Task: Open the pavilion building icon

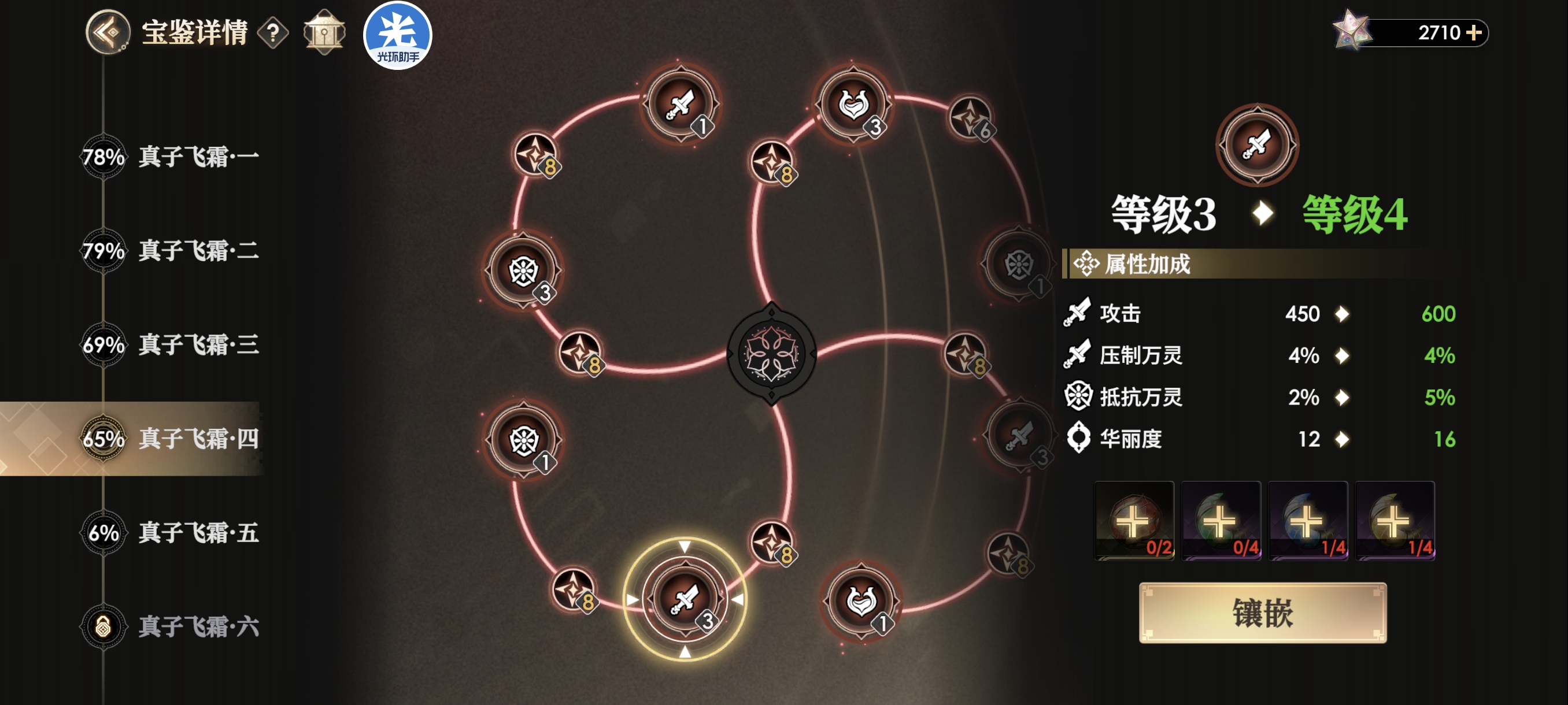Action: (x=324, y=32)
